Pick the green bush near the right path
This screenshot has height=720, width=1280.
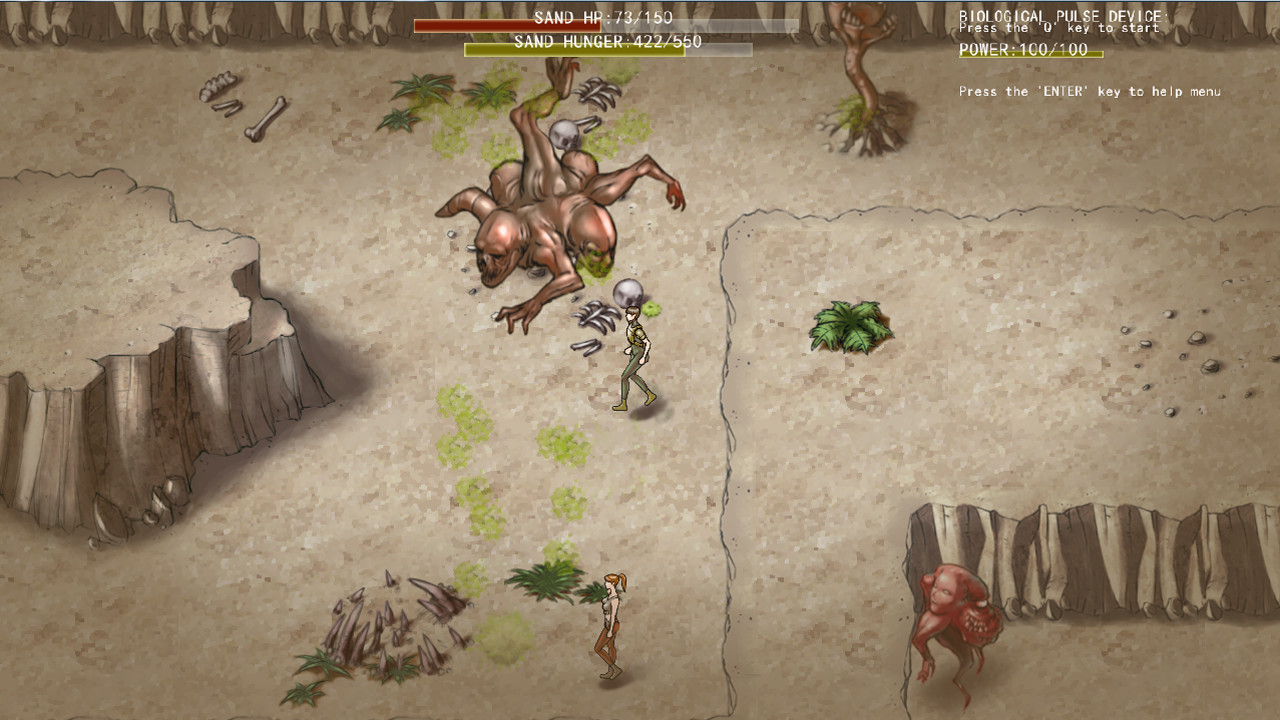pyautogui.click(x=850, y=325)
